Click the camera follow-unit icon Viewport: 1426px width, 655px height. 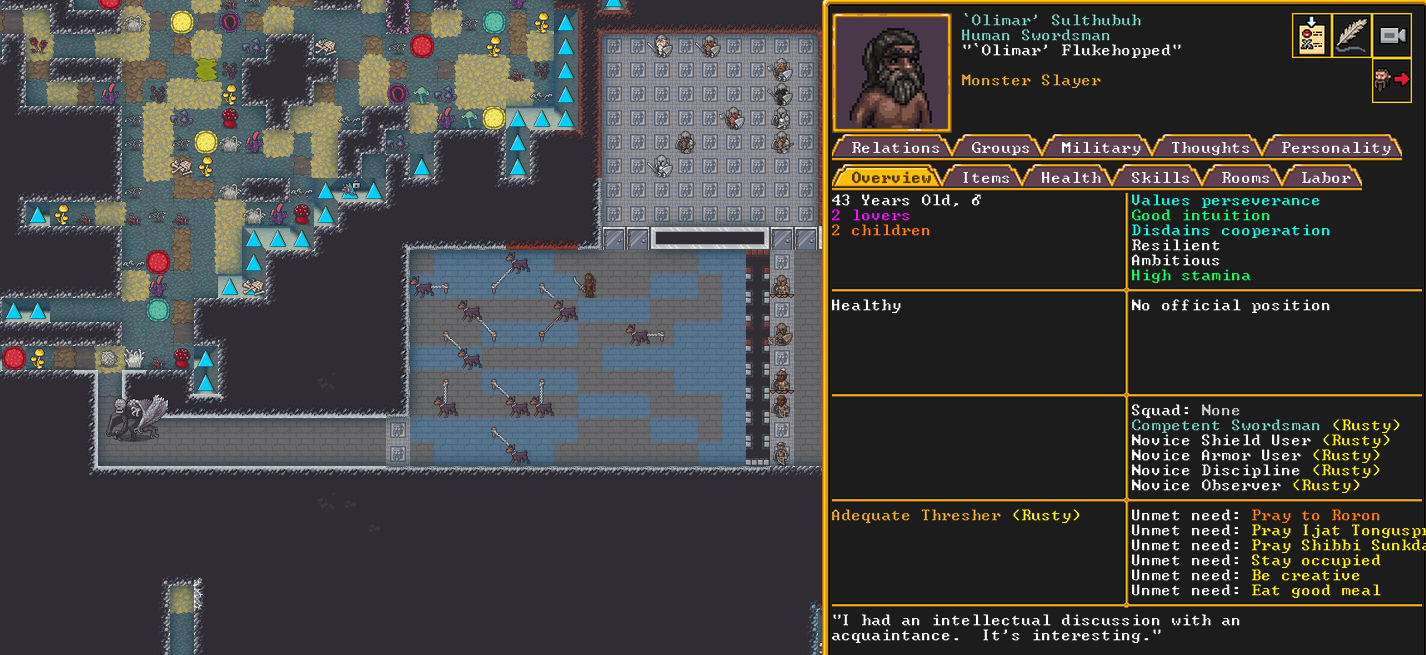point(1391,36)
